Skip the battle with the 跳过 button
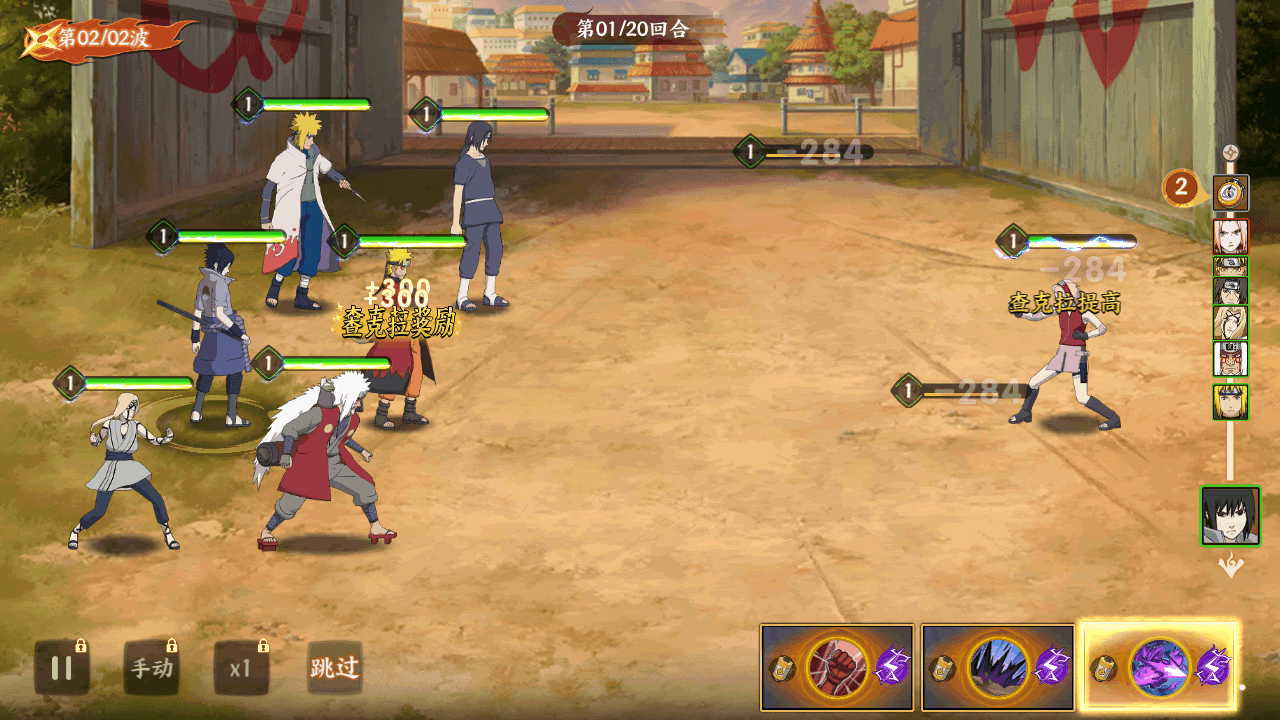Screen dimensions: 1280x720 point(334,668)
